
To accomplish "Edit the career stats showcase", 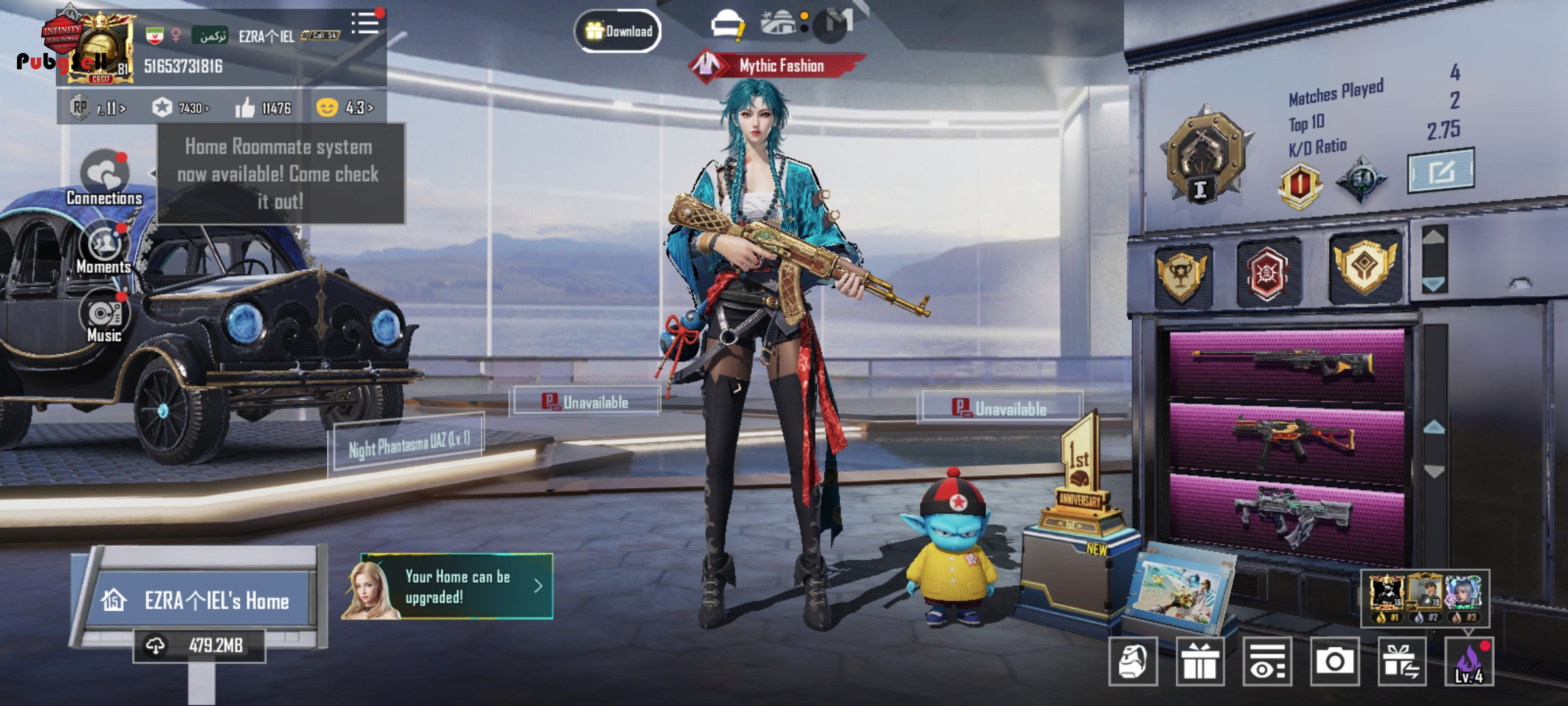I will click(1441, 171).
